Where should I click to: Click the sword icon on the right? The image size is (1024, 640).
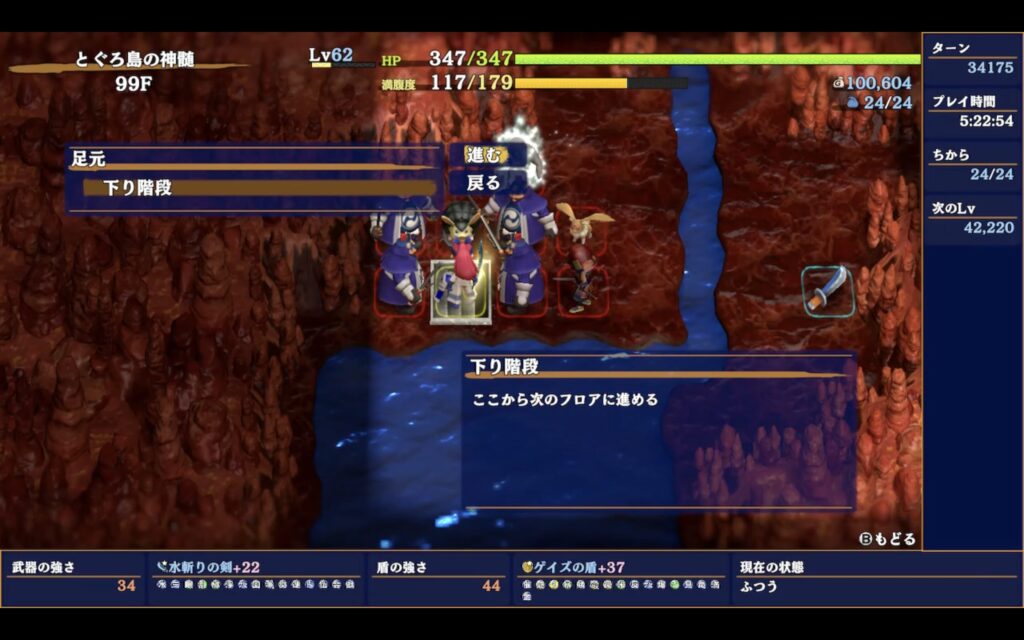click(829, 290)
